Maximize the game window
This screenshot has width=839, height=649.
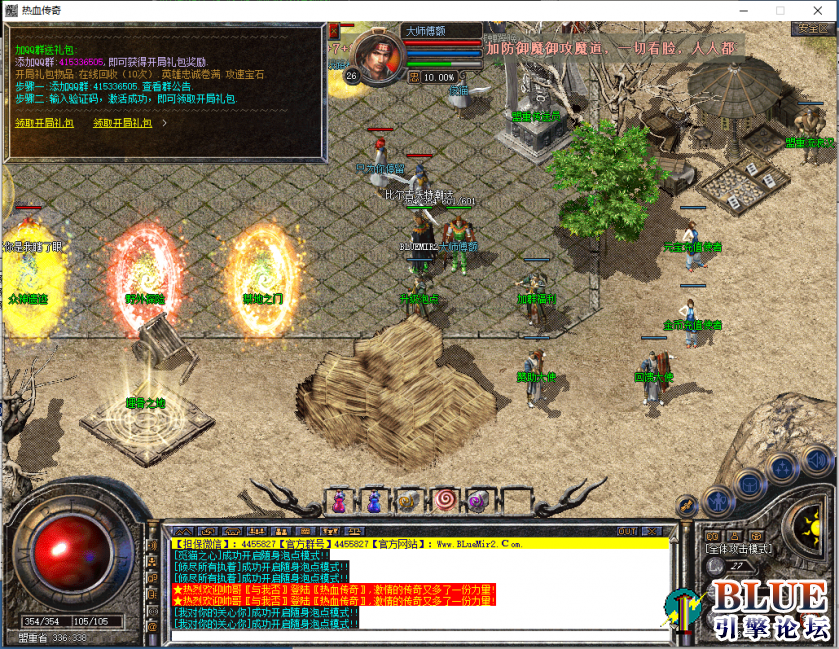click(779, 11)
